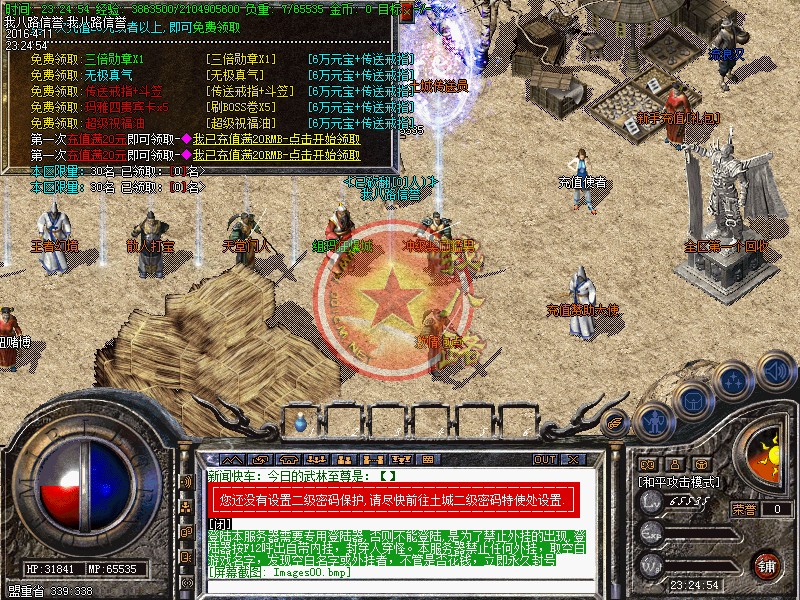This screenshot has width=800, height=600.
Task: Open the bag round button
Action: point(693,400)
